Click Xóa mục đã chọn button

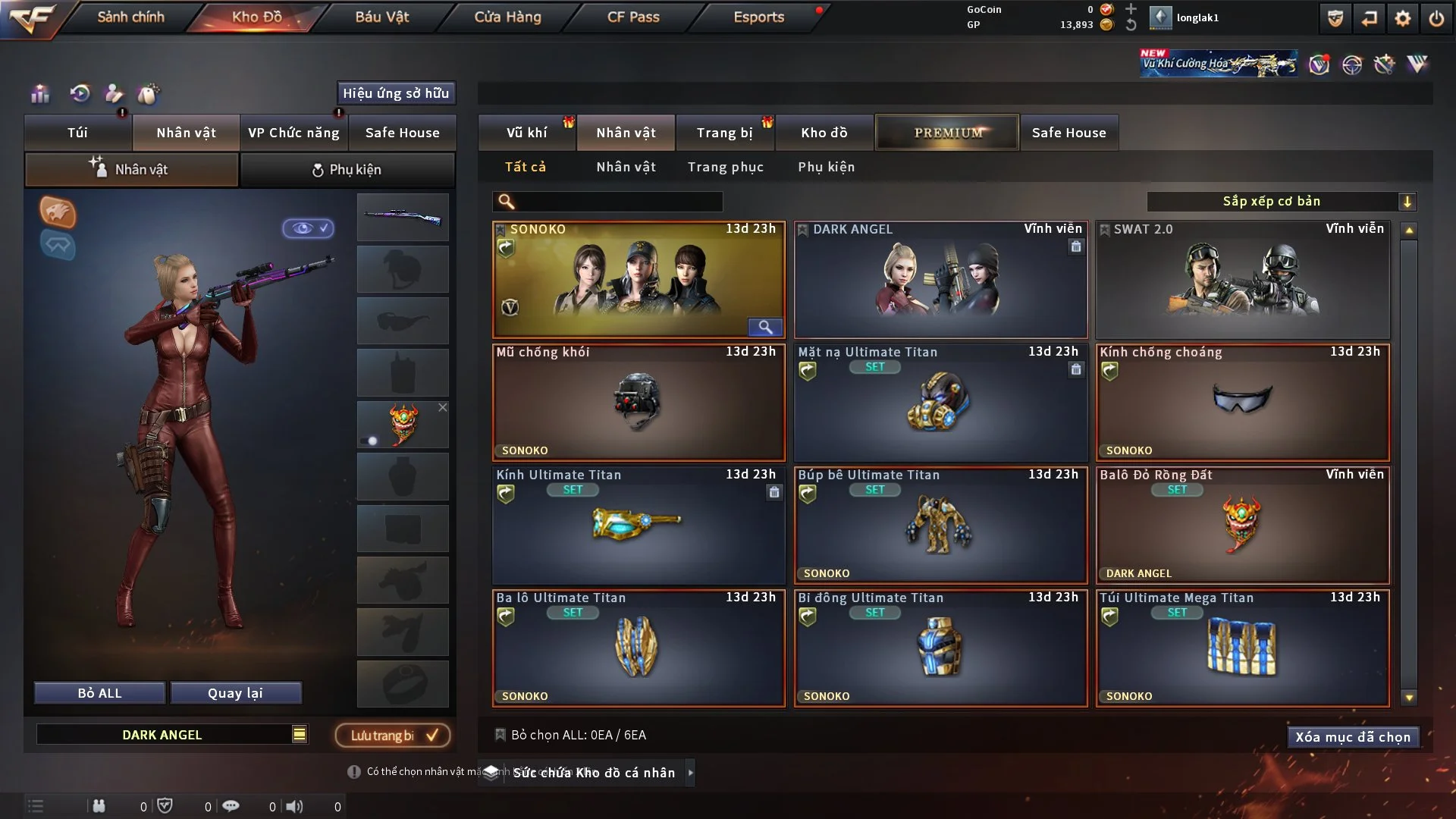click(x=1352, y=737)
